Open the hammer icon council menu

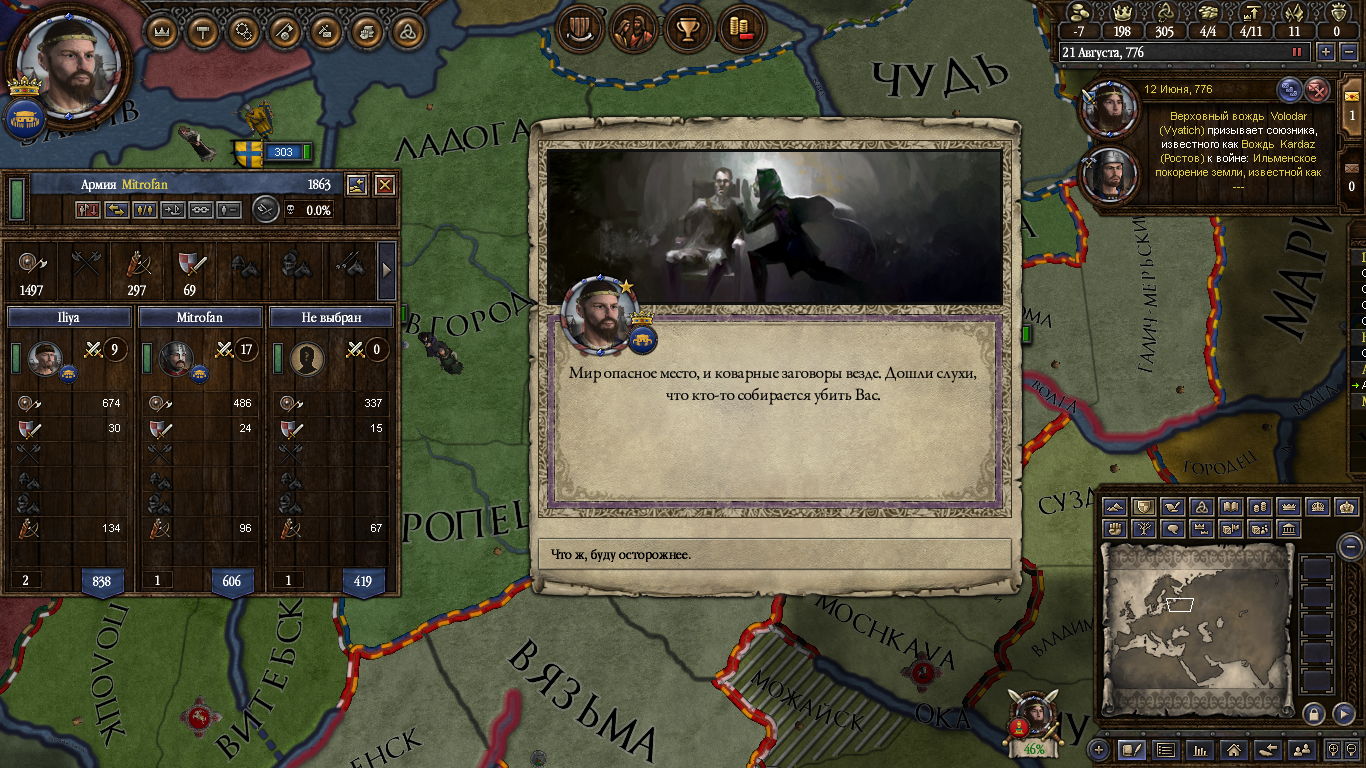pos(203,31)
